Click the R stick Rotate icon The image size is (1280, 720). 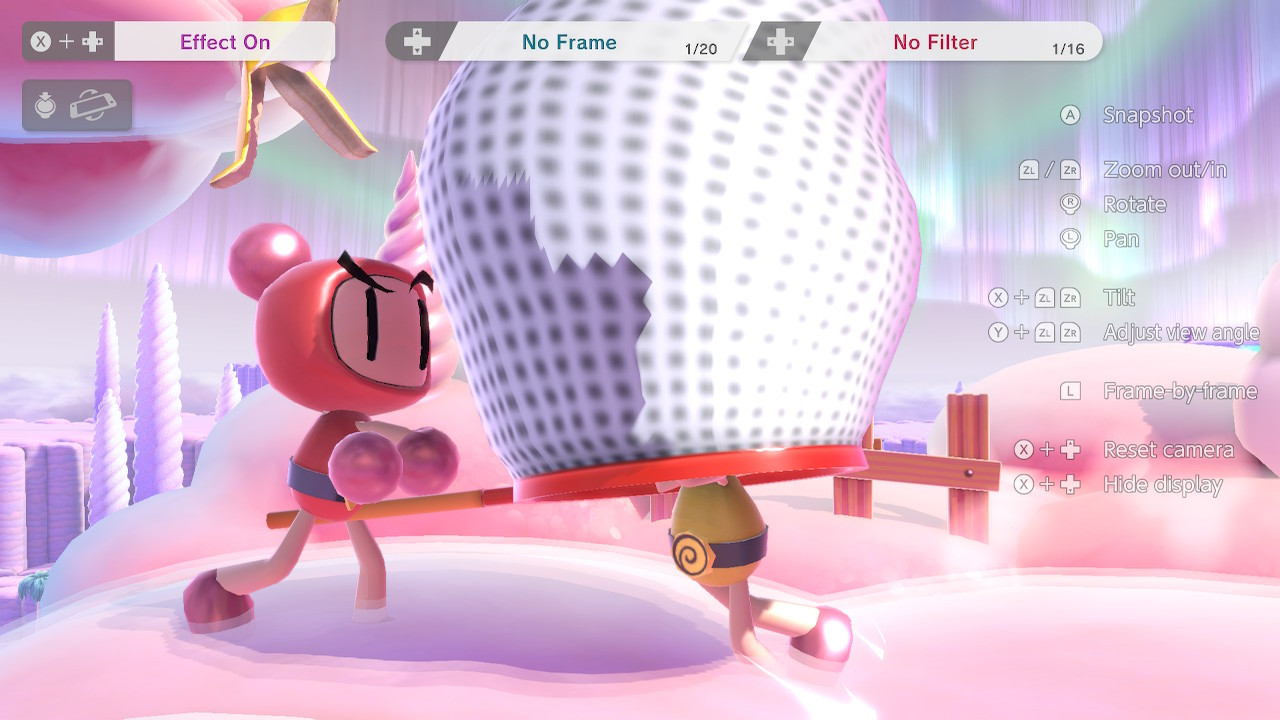tap(1070, 204)
